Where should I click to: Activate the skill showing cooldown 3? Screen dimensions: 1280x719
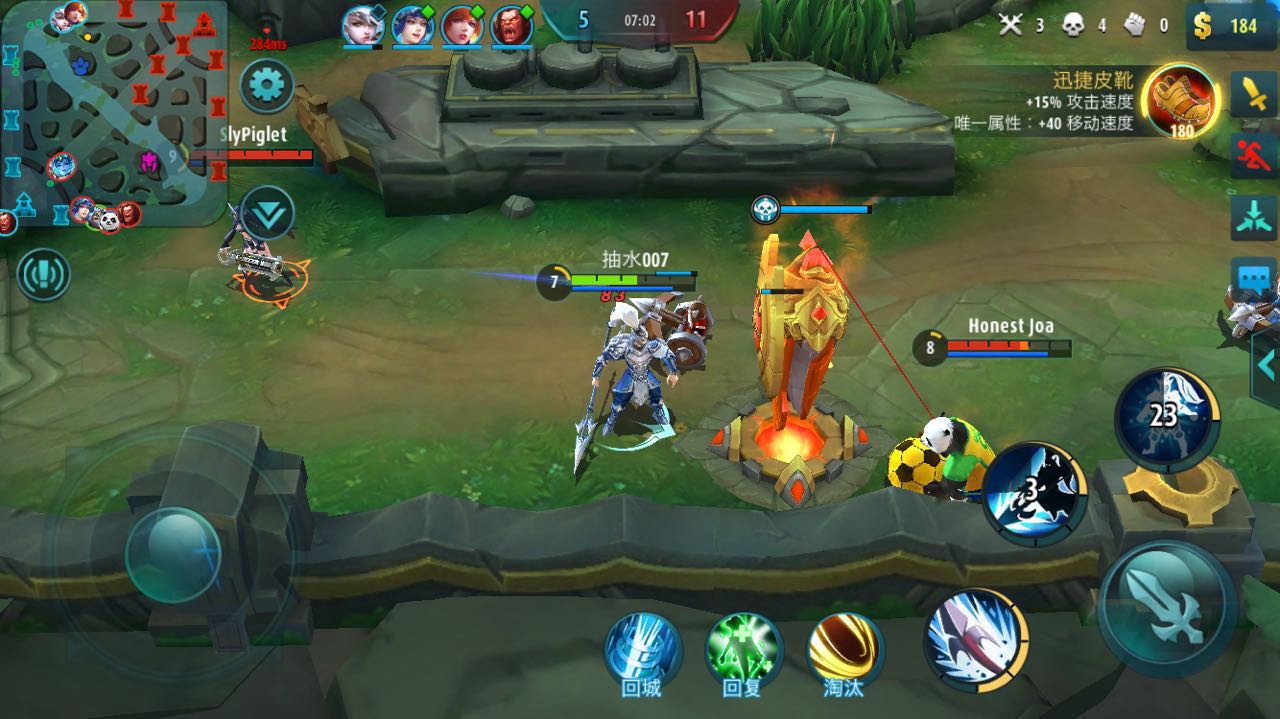pos(1034,493)
